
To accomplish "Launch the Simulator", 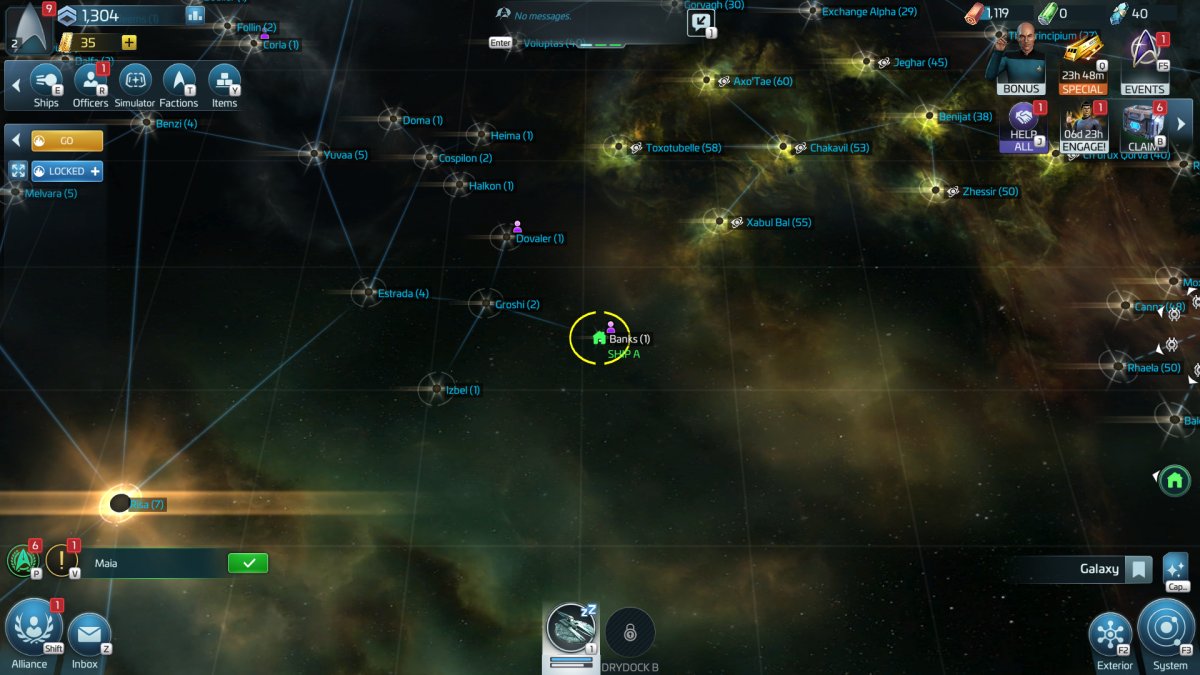I will point(135,83).
